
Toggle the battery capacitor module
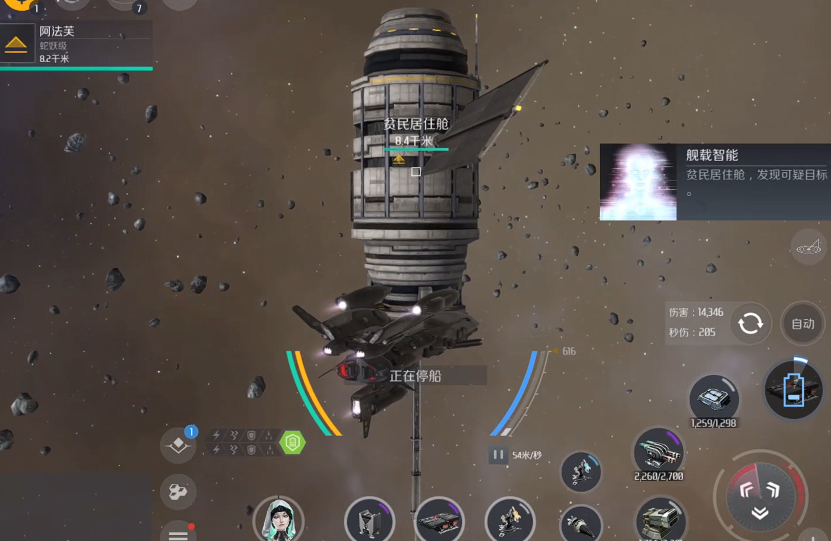[x=792, y=389]
